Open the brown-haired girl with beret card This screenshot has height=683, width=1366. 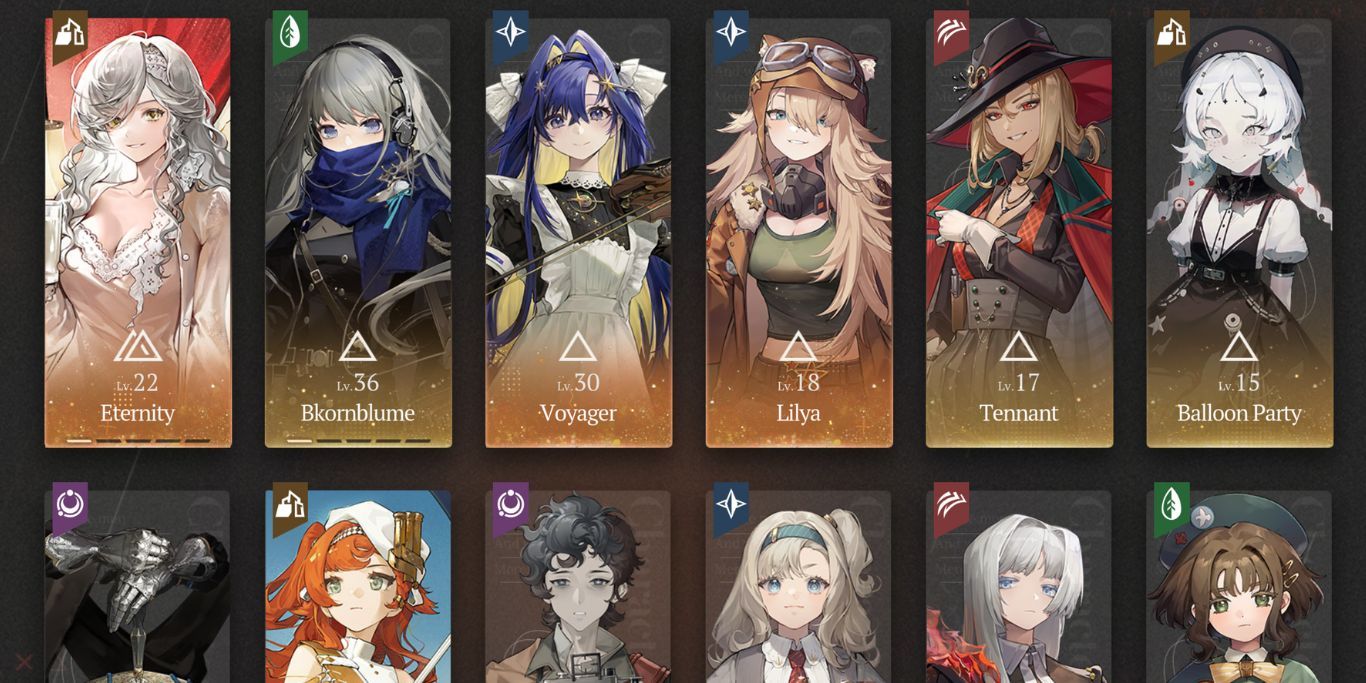1239,588
